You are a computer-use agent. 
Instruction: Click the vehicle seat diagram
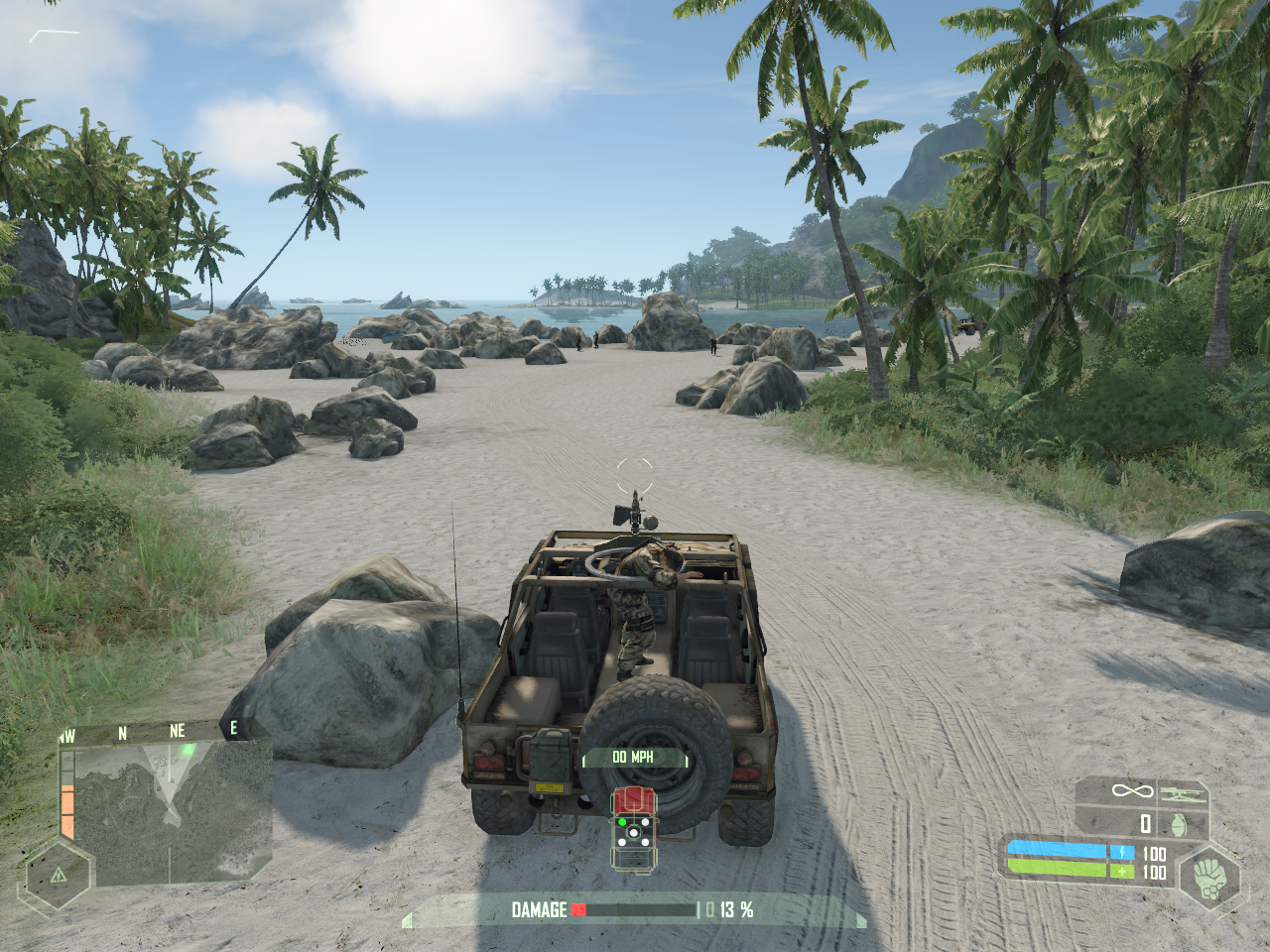pos(632,831)
